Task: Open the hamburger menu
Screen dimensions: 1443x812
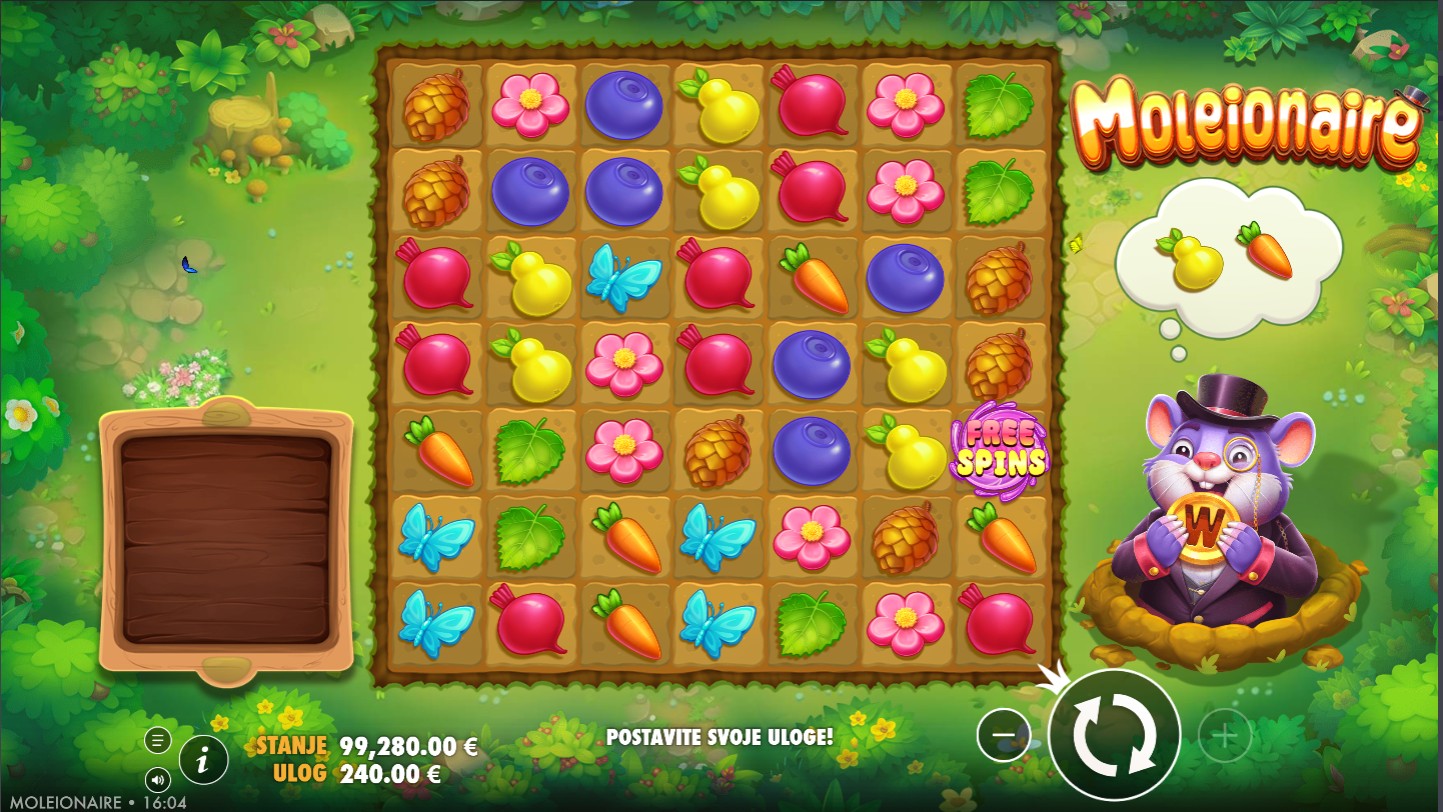Action: tap(158, 740)
